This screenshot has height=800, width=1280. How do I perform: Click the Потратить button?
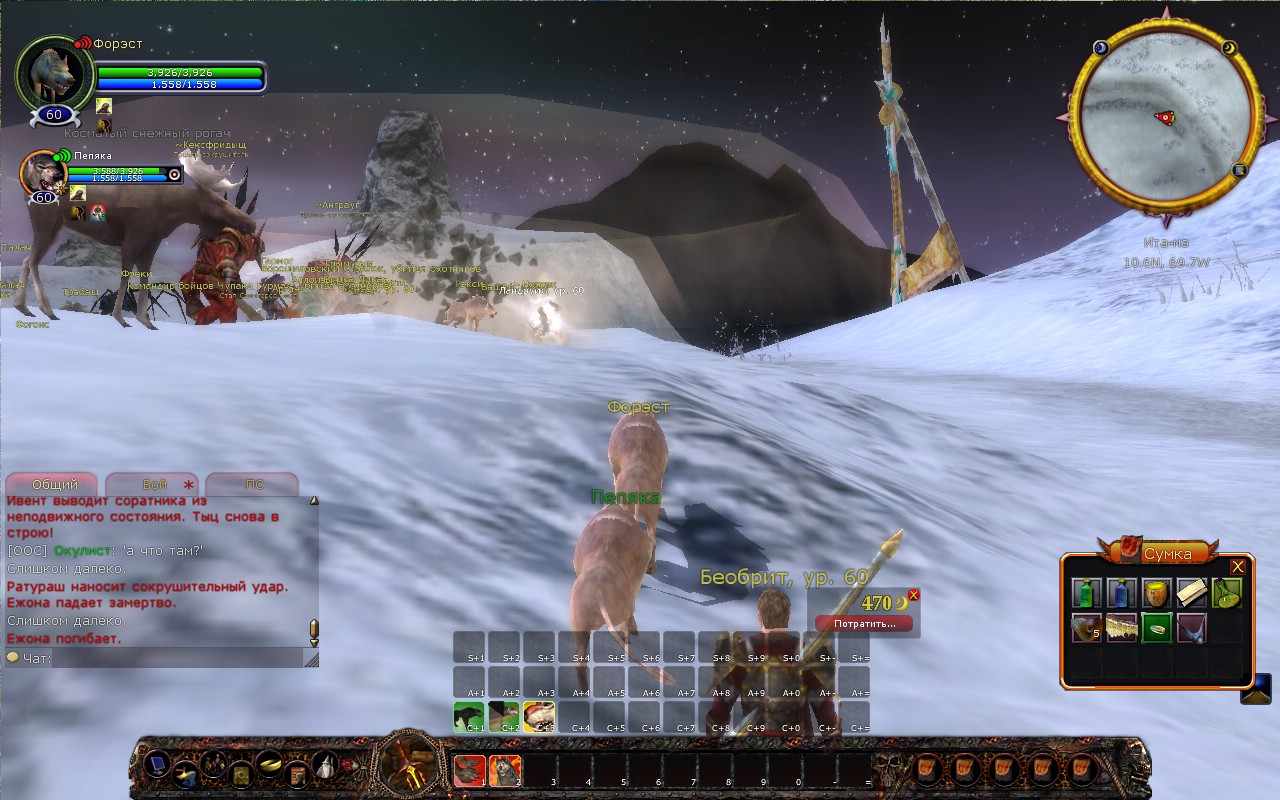[864, 623]
